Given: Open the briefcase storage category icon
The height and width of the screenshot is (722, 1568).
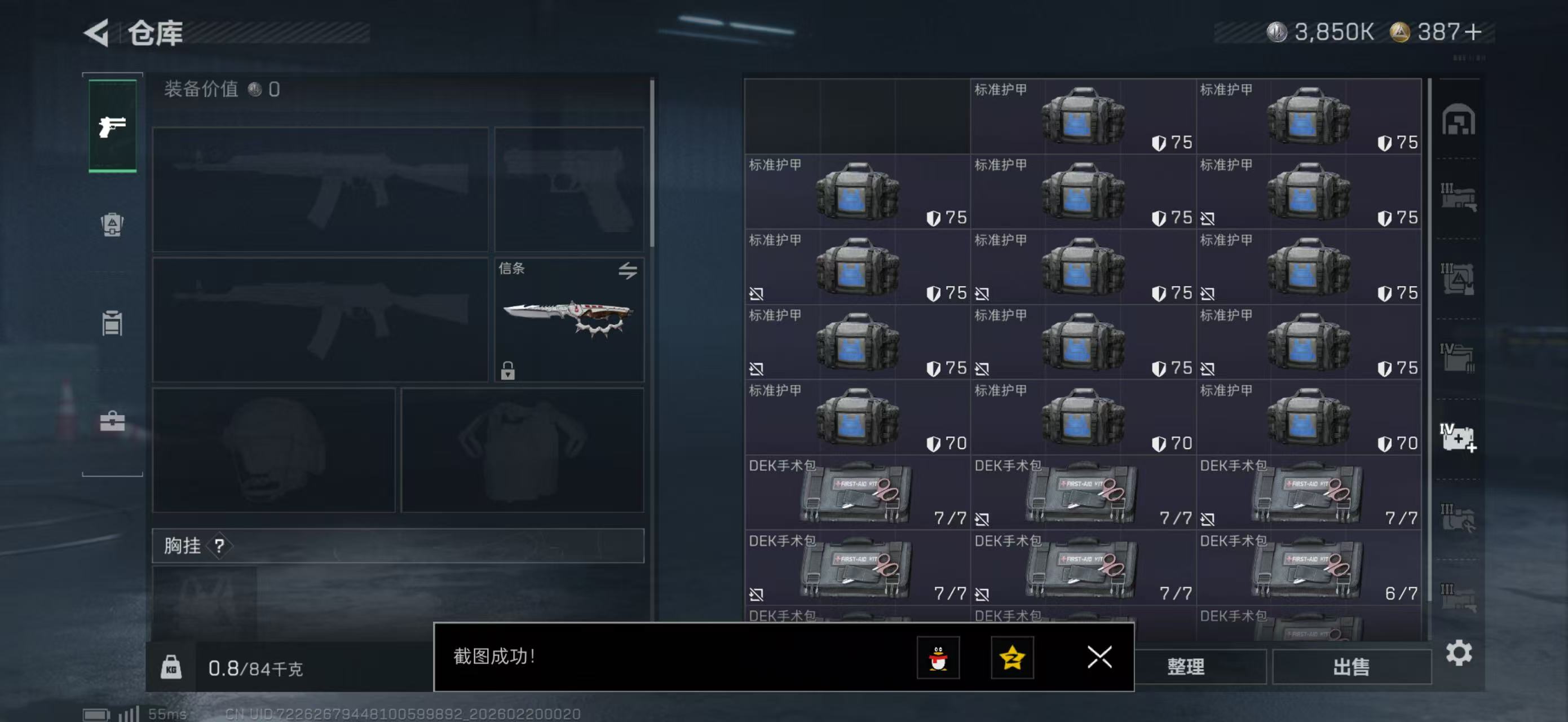Looking at the screenshot, I should [x=112, y=420].
